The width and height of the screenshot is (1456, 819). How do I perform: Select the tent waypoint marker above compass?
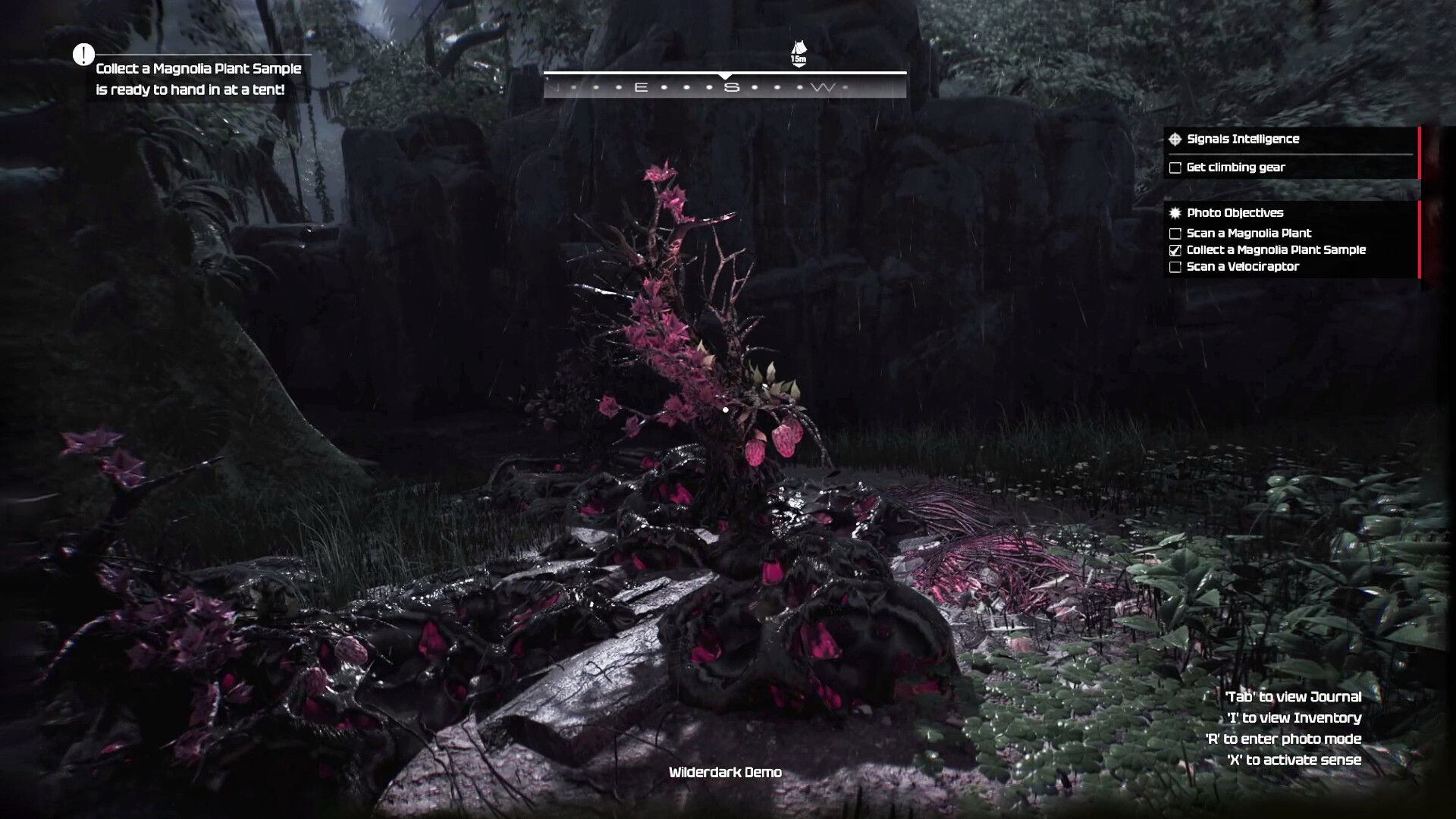tap(799, 53)
